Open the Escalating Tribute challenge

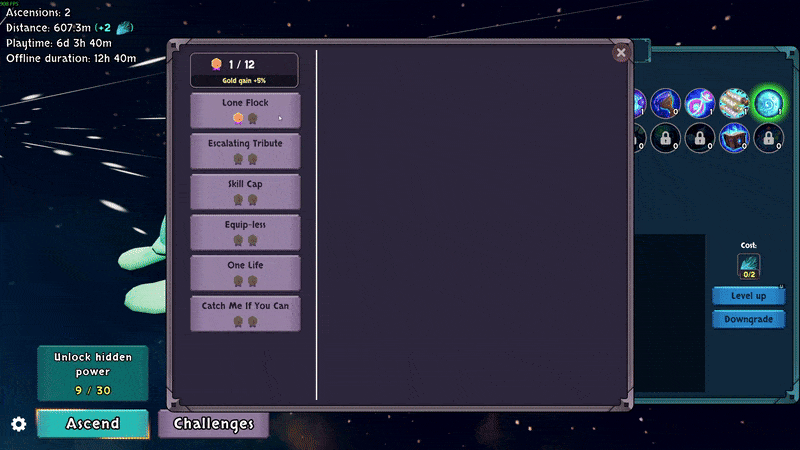(245, 150)
